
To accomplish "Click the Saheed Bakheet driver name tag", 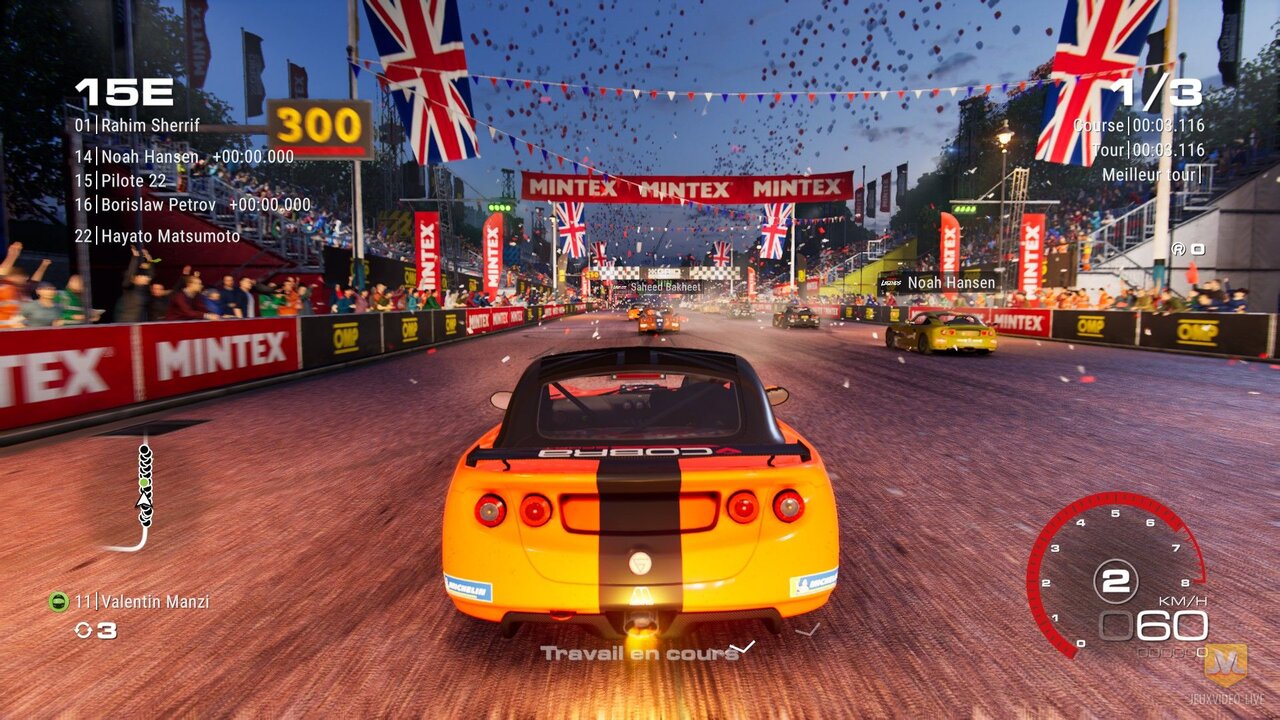I will point(664,287).
